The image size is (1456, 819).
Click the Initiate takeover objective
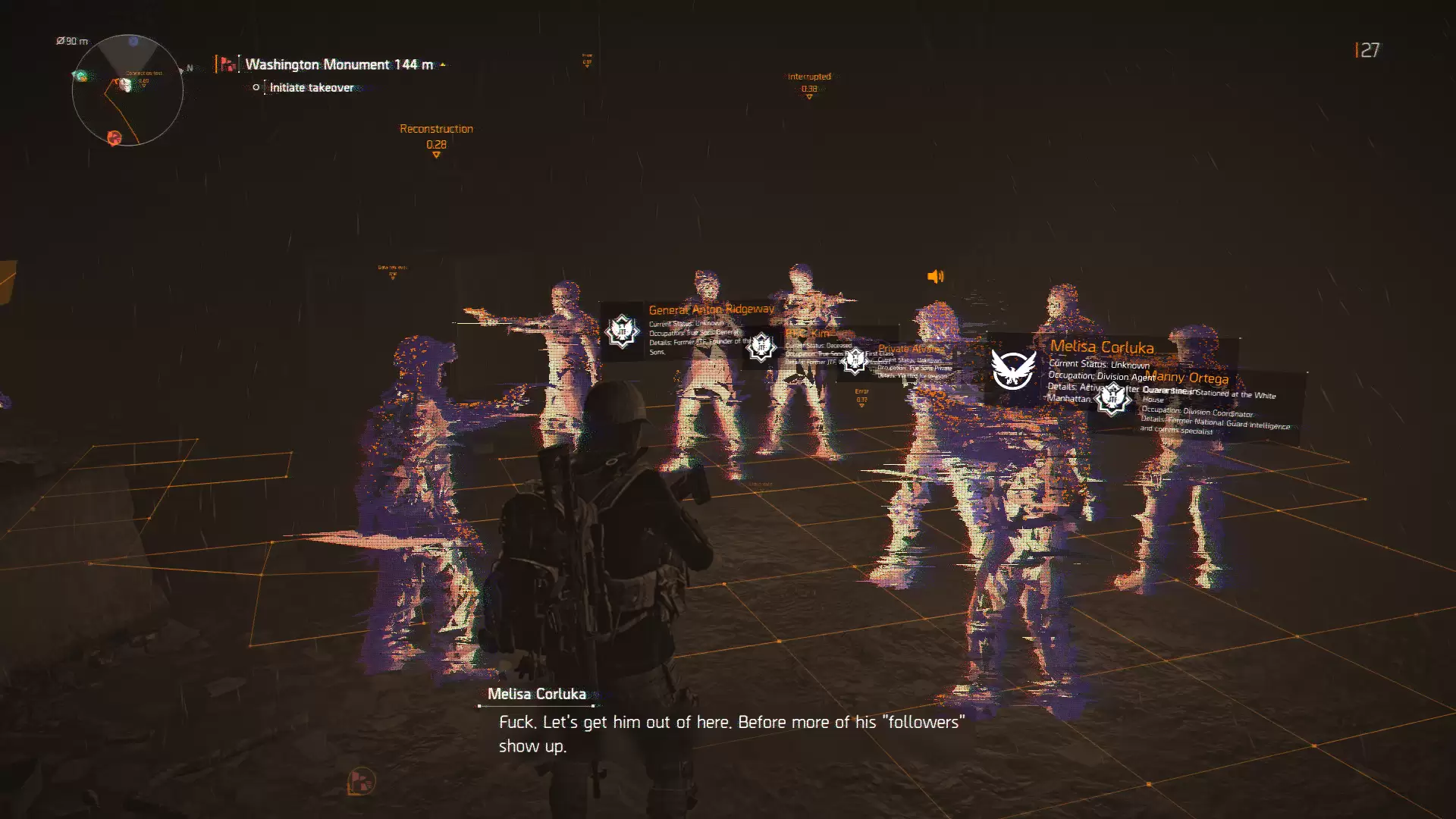311,87
